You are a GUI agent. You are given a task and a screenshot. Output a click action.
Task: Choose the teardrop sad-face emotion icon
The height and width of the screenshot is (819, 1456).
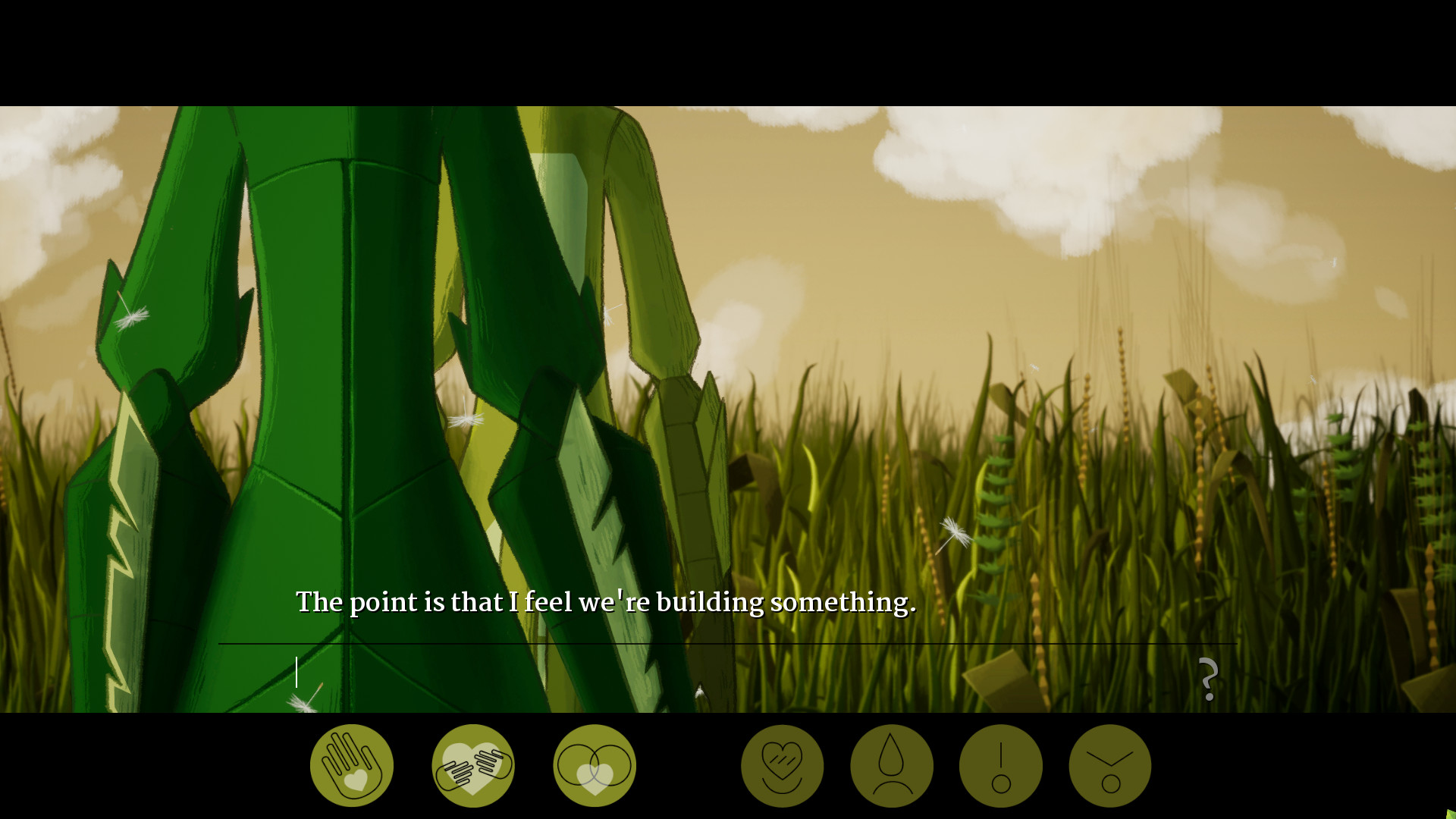coord(892,764)
